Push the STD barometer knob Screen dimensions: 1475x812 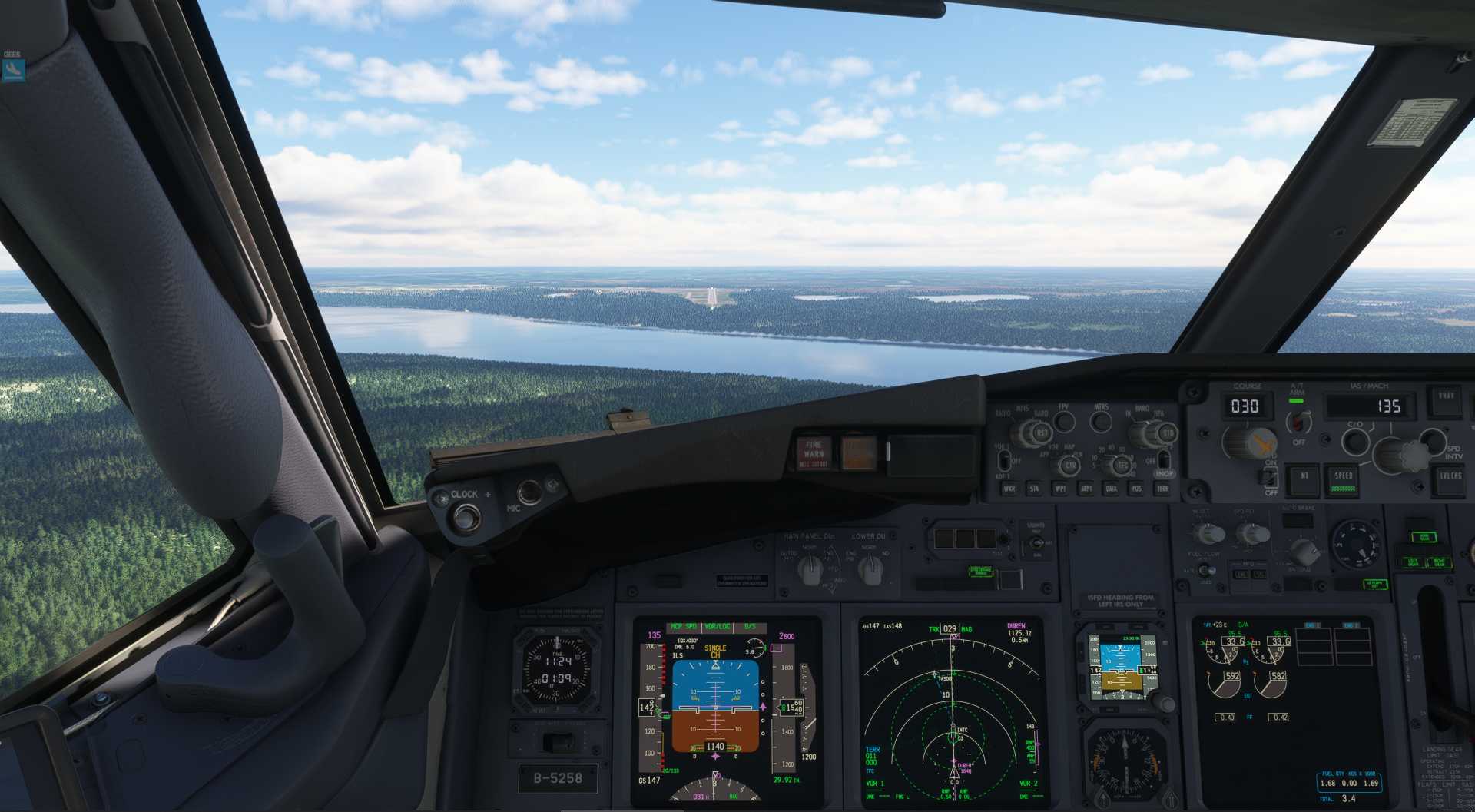[x=1168, y=434]
